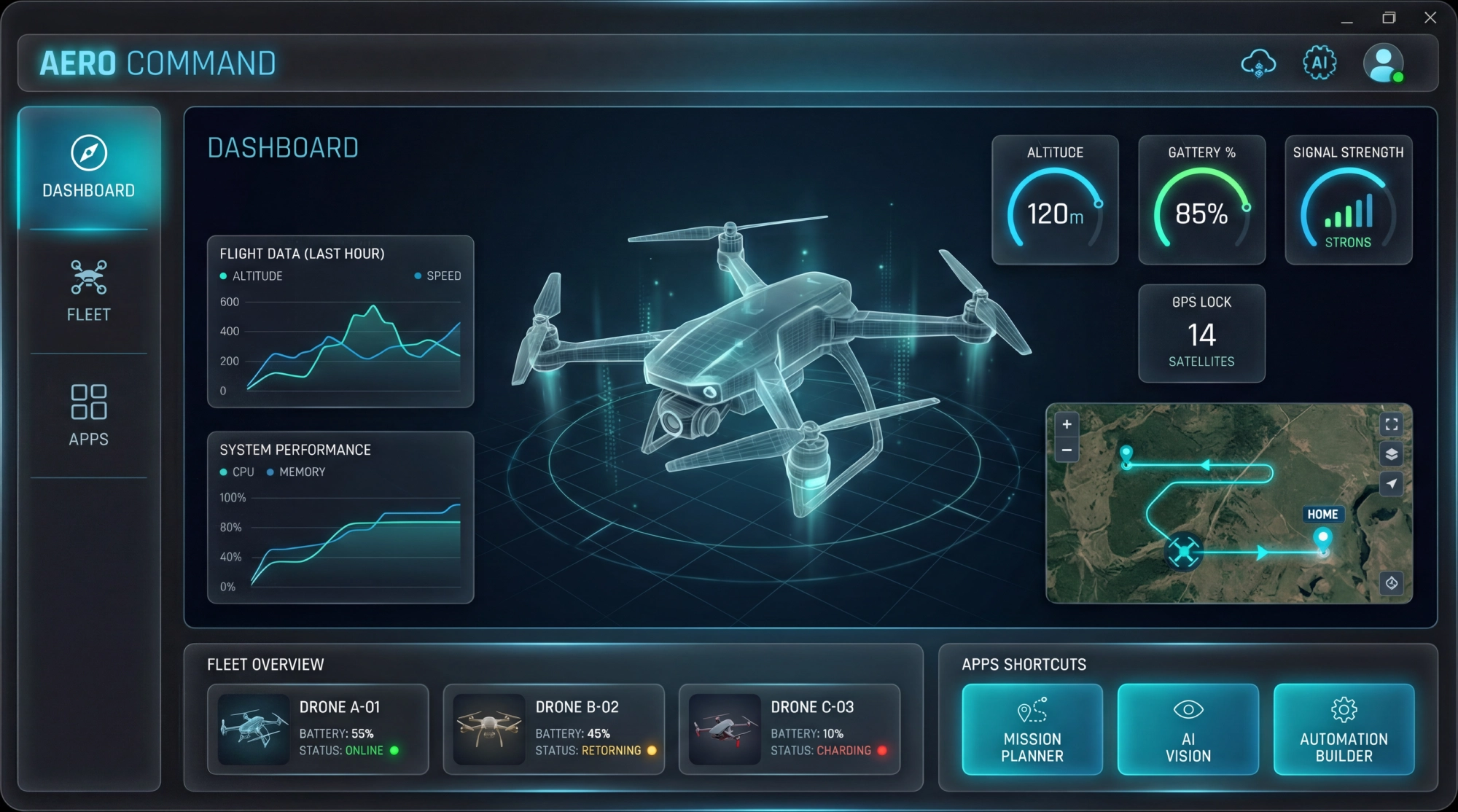This screenshot has width=1458, height=812.
Task: Click the drone position marker on the map
Action: pos(1185,551)
